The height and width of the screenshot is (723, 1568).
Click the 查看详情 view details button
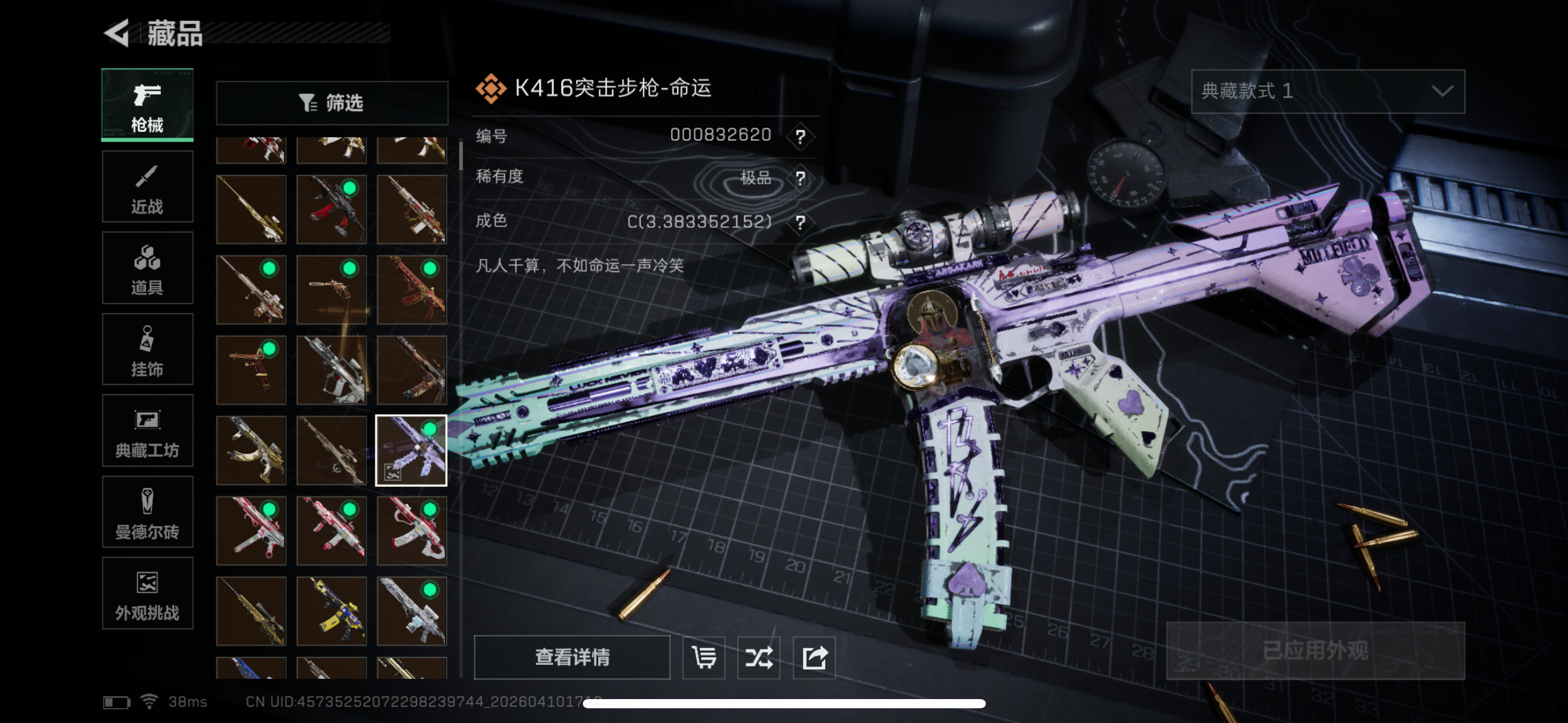pos(572,657)
